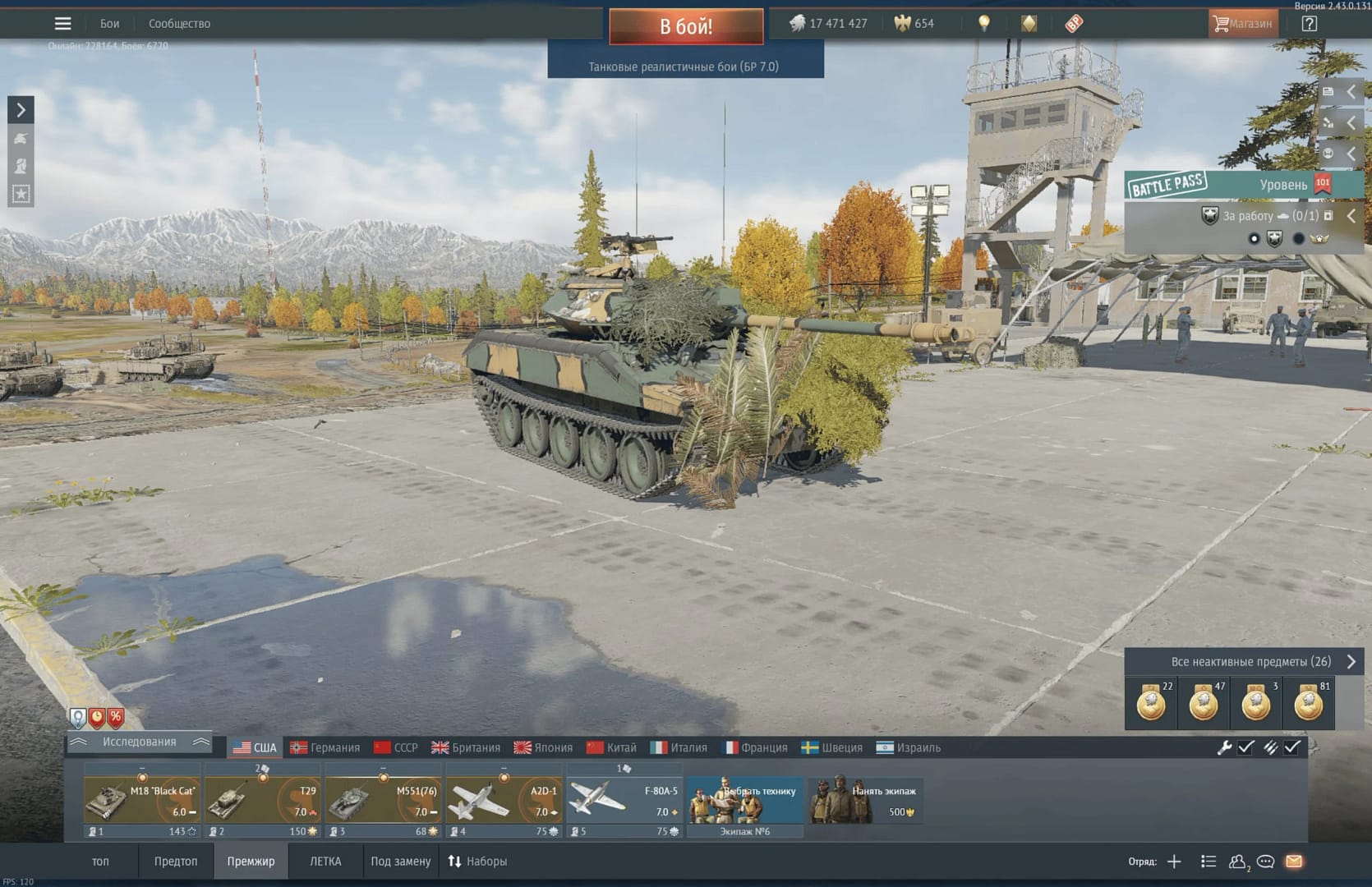The width and height of the screenshot is (1372, 887).
Task: Switch to the ЛЕТКА preset tab
Action: coord(325,862)
